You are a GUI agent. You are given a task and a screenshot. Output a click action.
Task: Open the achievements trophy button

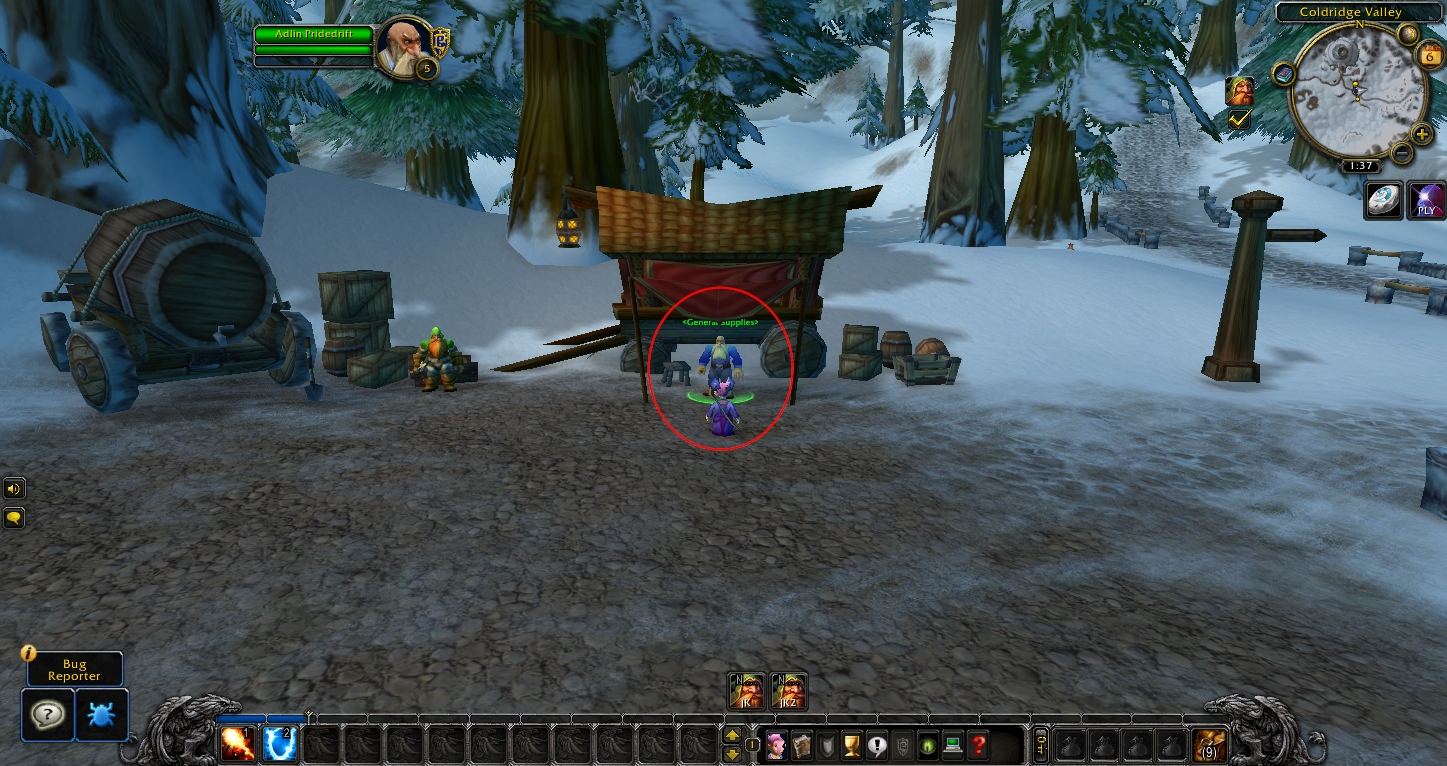pos(852,745)
